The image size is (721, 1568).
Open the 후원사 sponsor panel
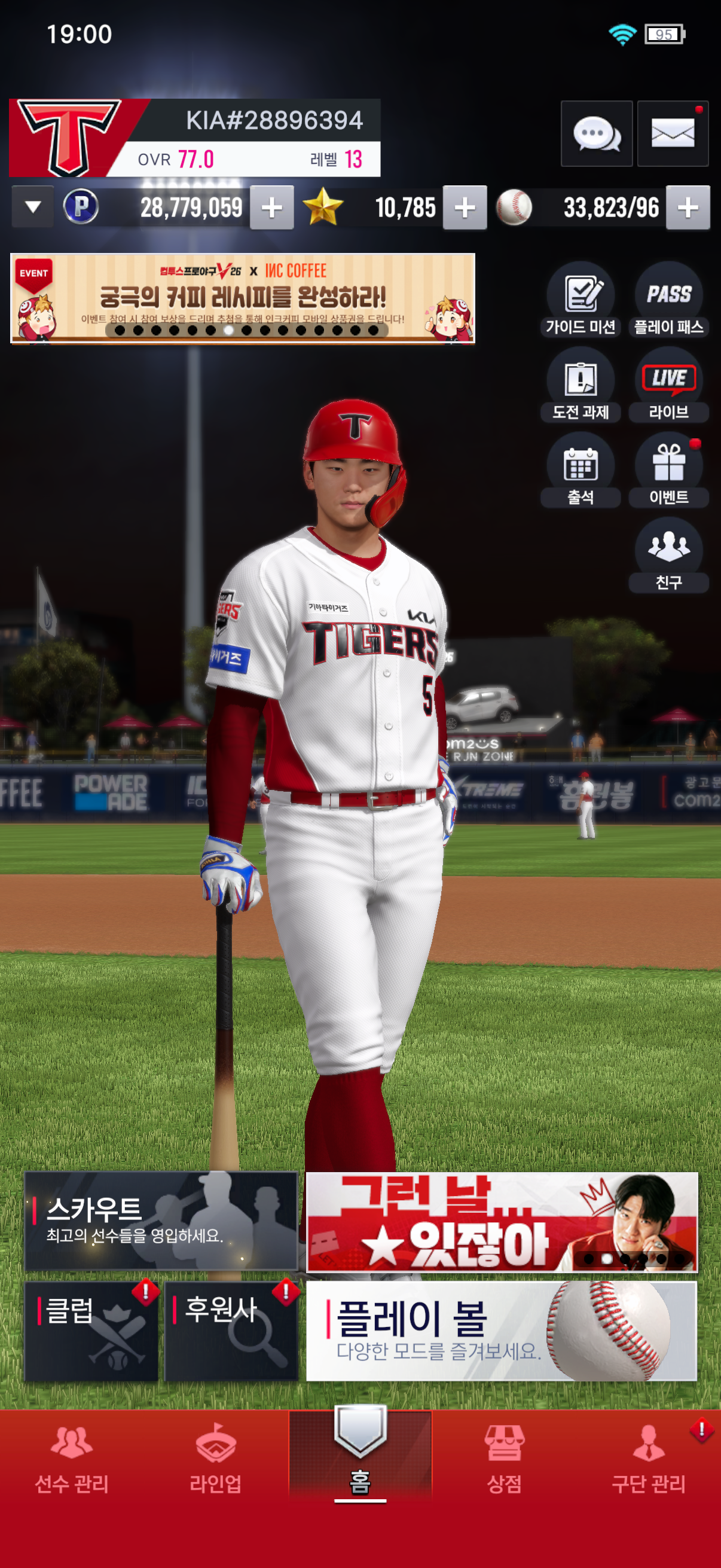tap(231, 1331)
